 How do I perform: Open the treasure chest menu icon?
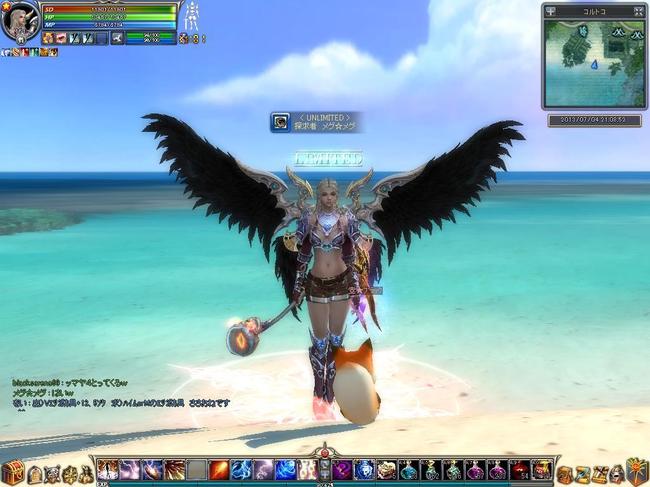click(13, 473)
